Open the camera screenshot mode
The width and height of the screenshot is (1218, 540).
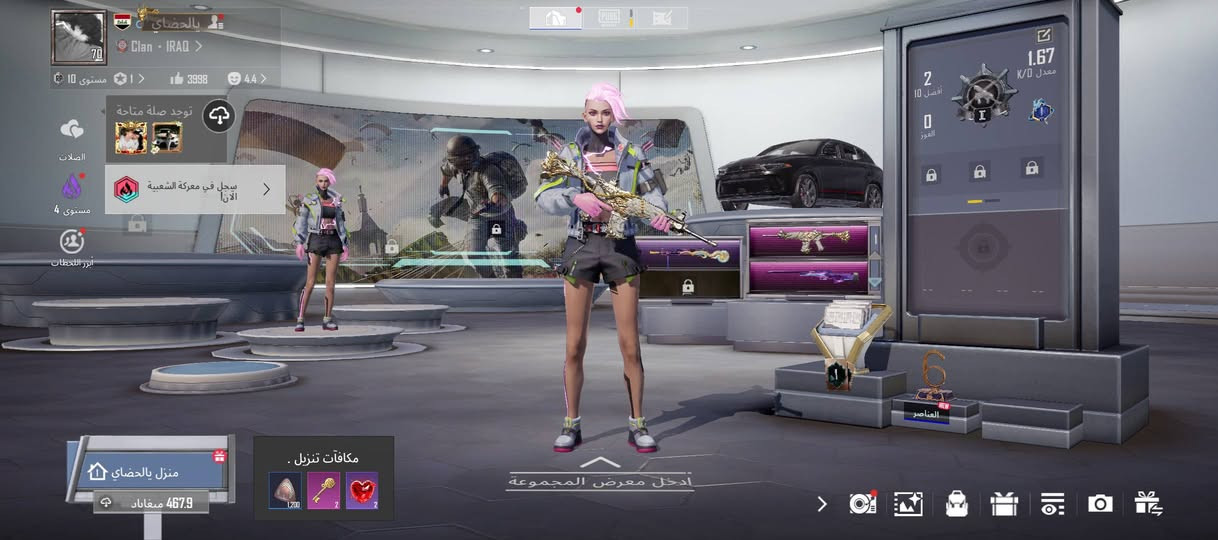click(1100, 504)
